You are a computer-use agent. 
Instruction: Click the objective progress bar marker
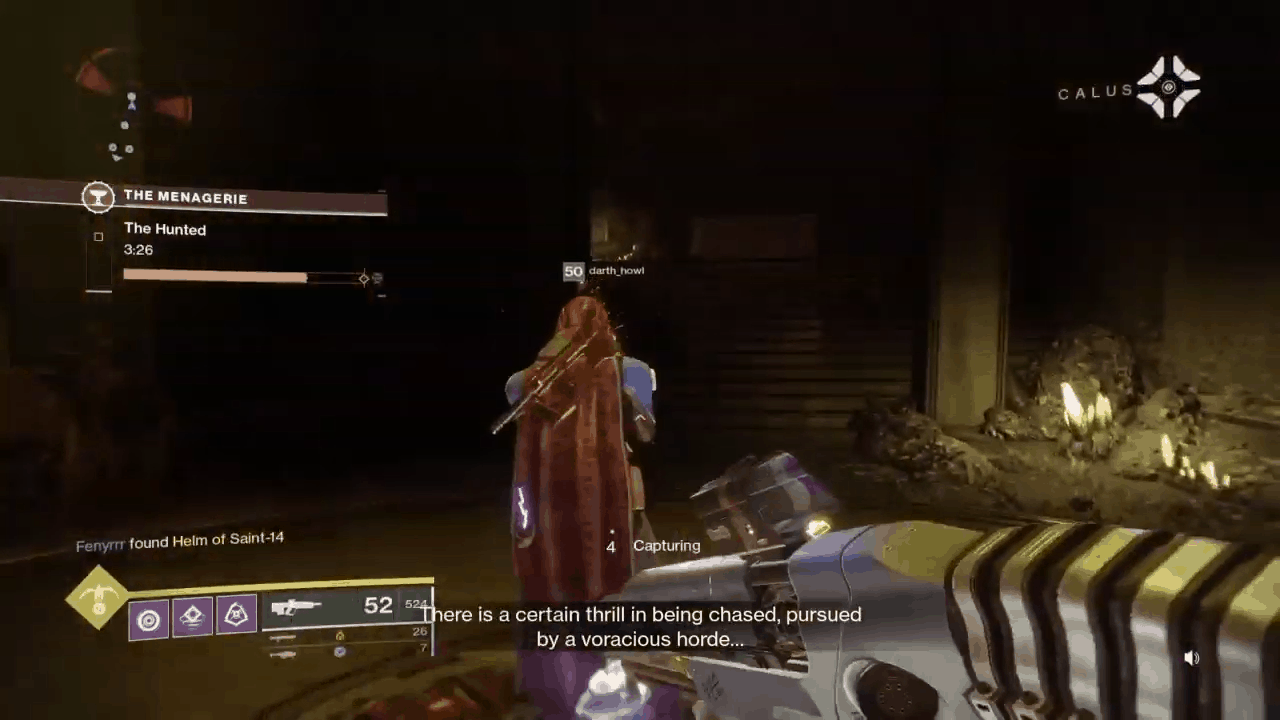364,279
